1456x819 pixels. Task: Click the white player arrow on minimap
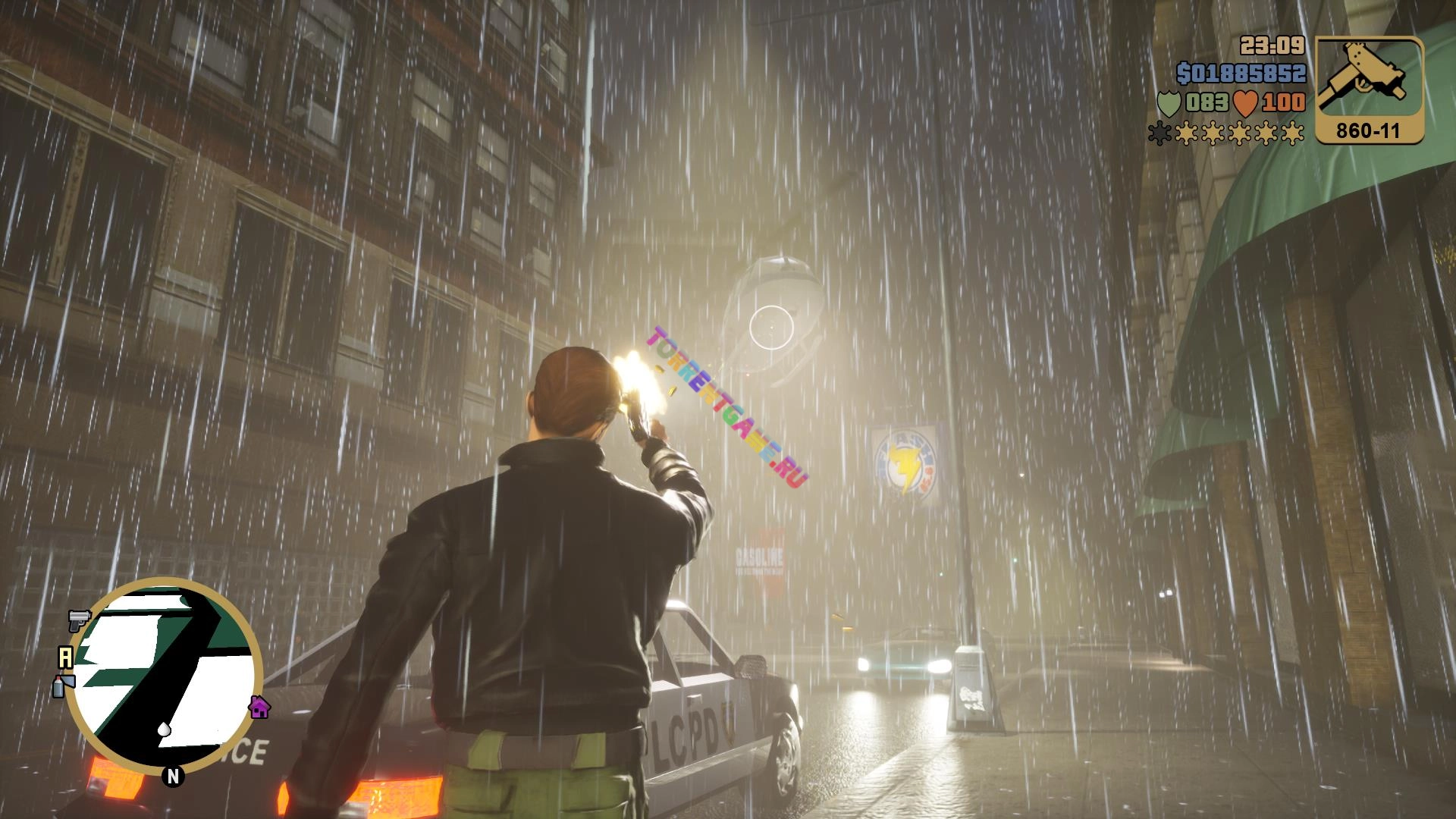[x=164, y=730]
